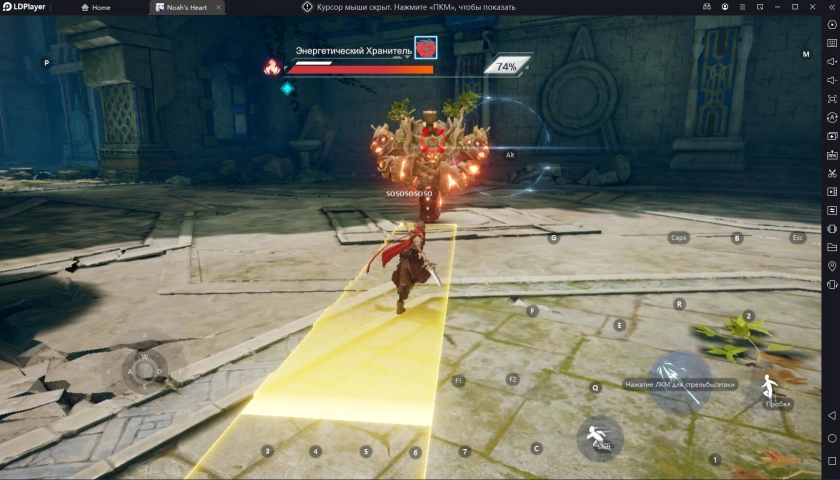Open LDPlayer settings gear in sidebar
Viewport: 840px width, 480px height.
(832, 25)
